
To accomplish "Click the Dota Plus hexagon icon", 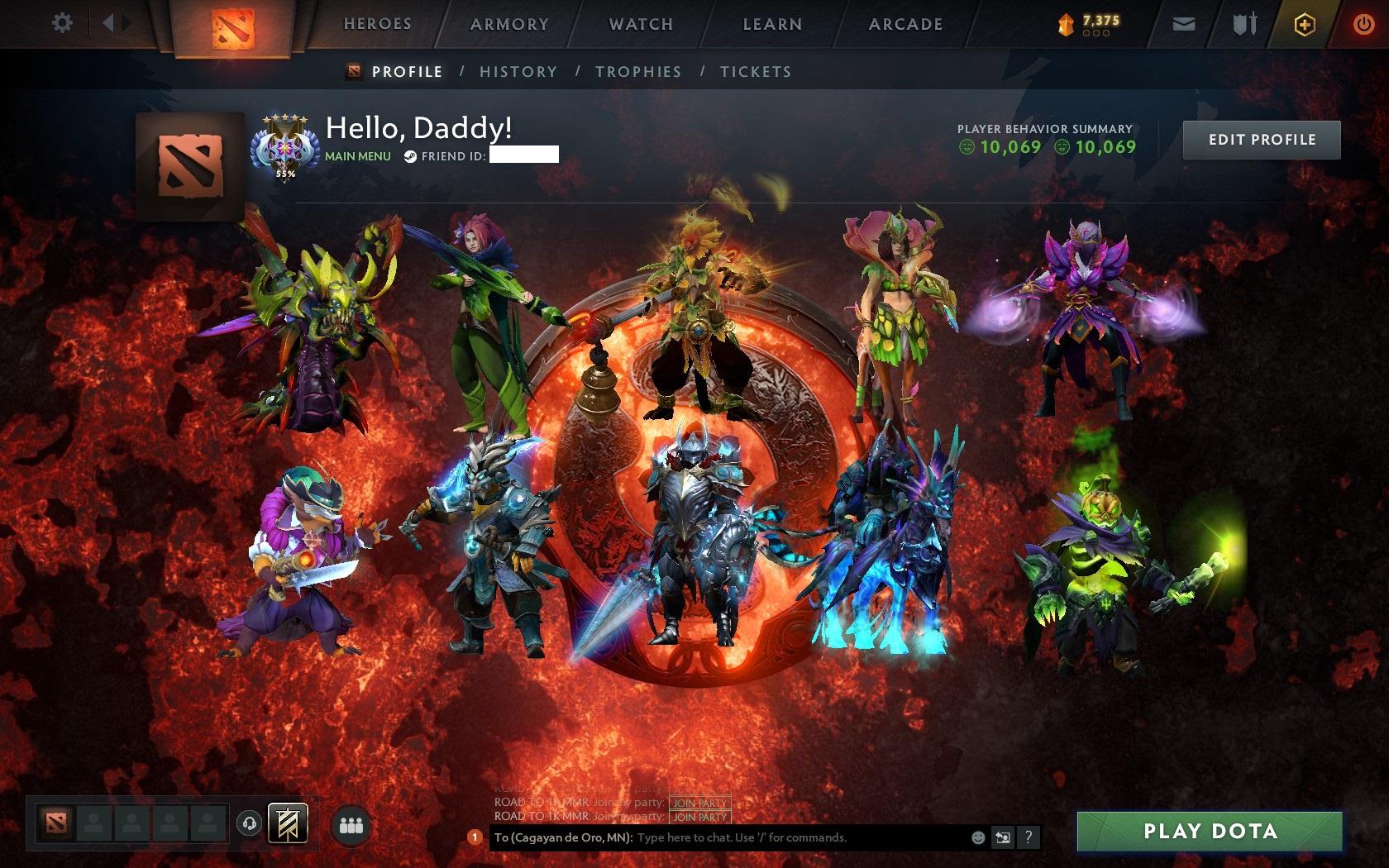I will point(1304,24).
